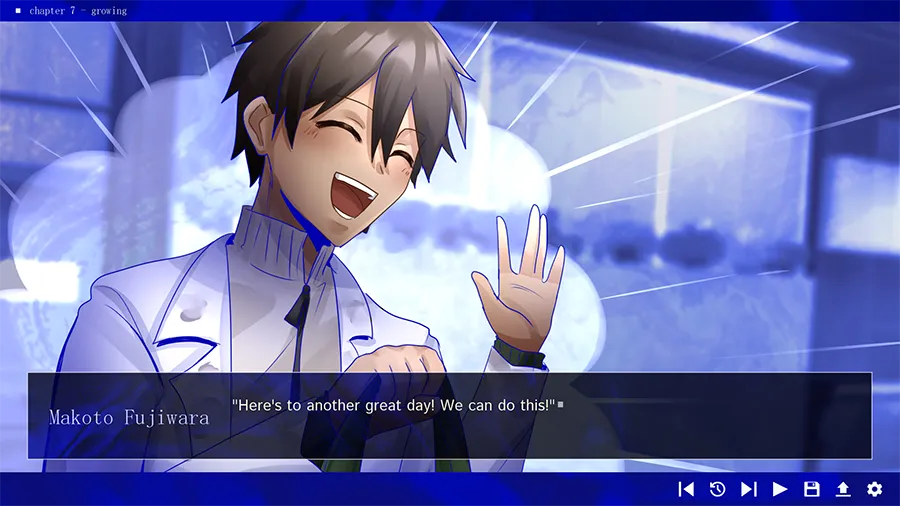The height and width of the screenshot is (506, 900).
Task: Save the game with the floppy disk icon
Action: pos(812,489)
